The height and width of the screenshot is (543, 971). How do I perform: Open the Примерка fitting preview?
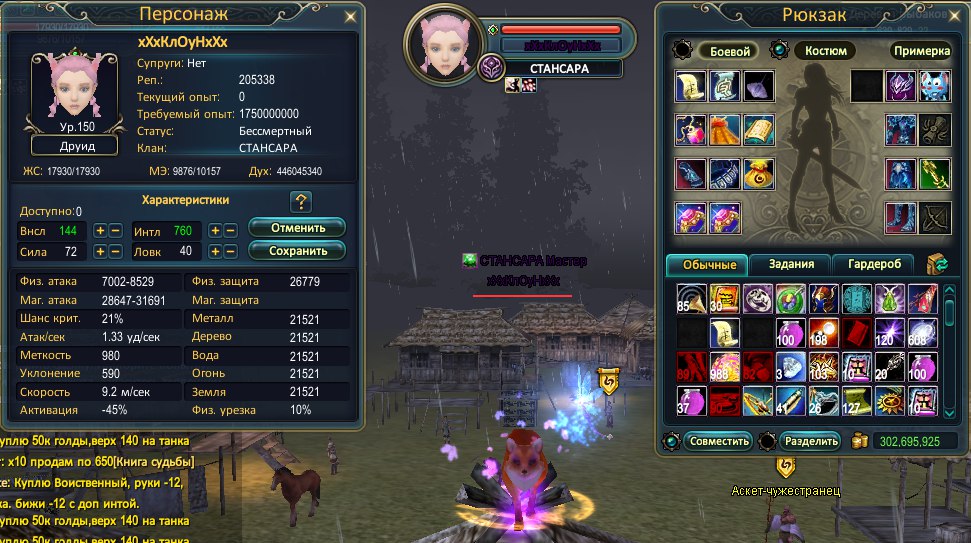(921, 51)
